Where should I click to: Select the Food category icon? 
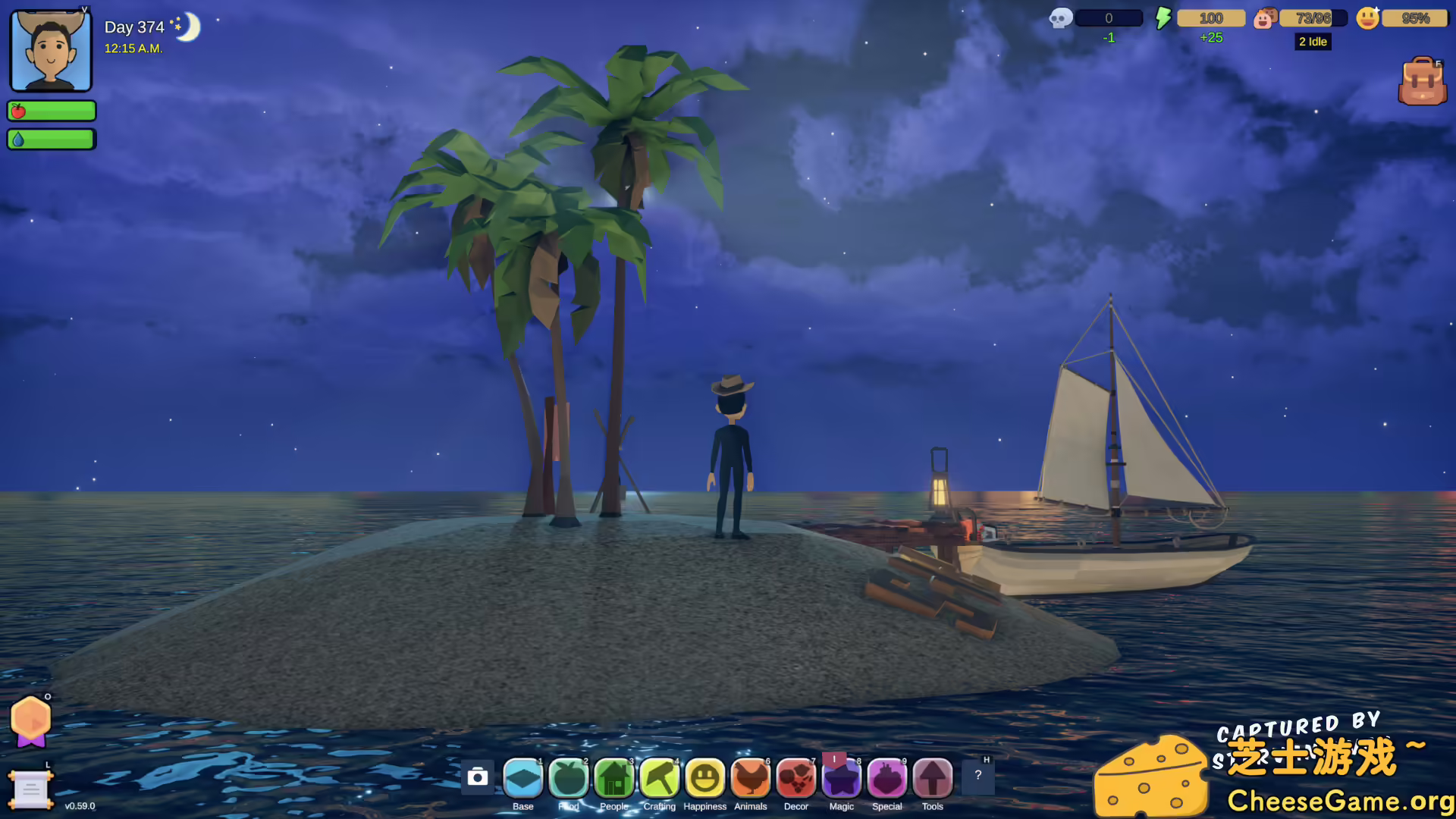click(x=568, y=777)
